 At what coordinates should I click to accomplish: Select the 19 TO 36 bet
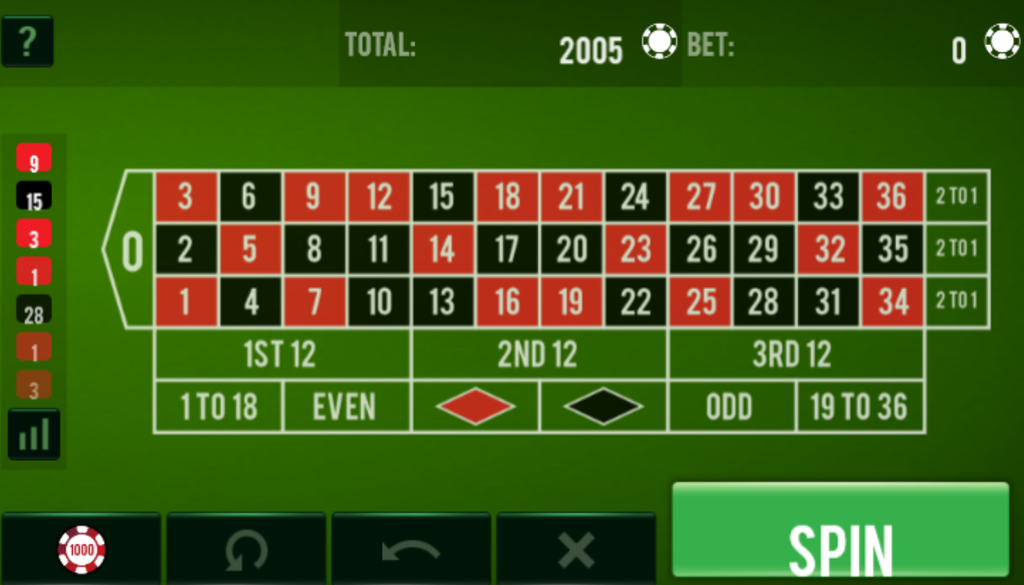pyautogui.click(x=859, y=407)
